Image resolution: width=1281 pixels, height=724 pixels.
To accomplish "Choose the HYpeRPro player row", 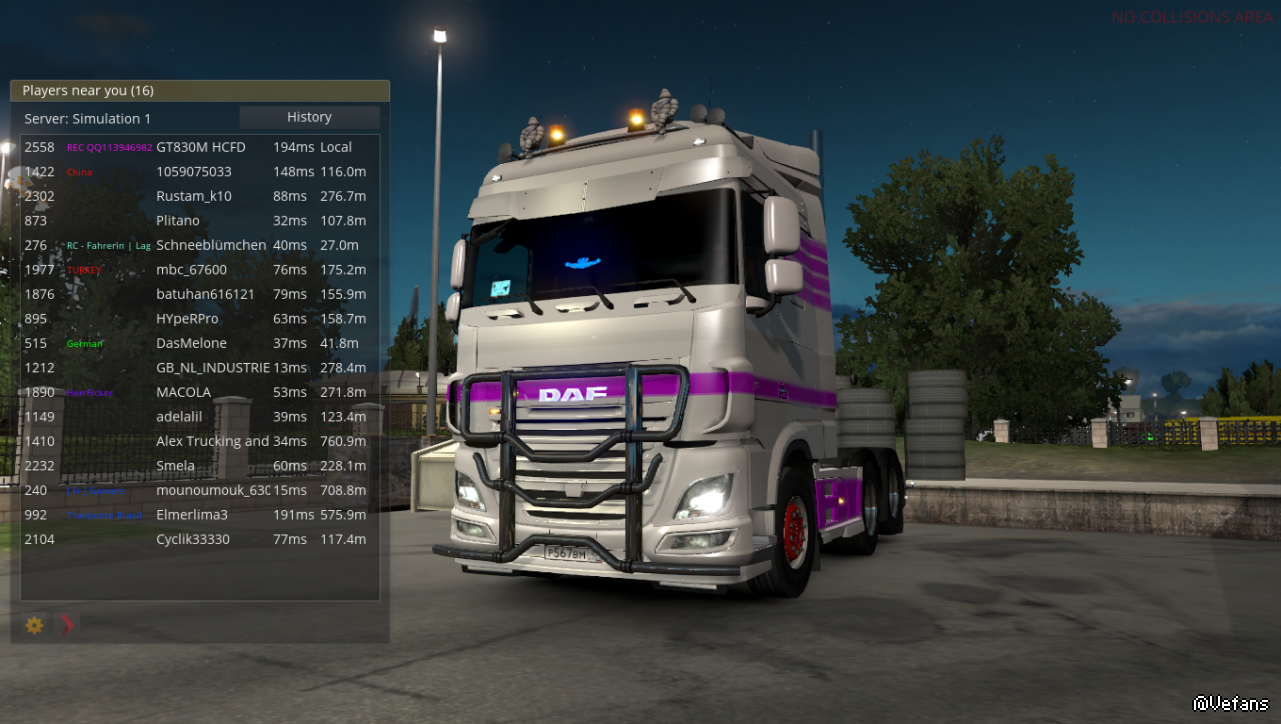I will coord(187,319).
